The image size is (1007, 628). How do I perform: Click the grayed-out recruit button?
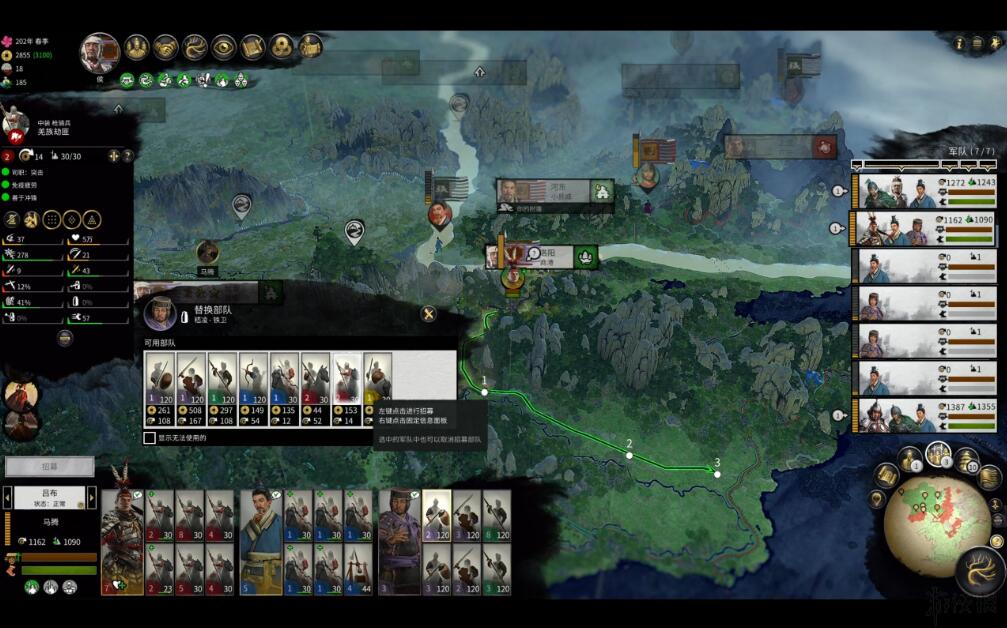click(x=49, y=467)
